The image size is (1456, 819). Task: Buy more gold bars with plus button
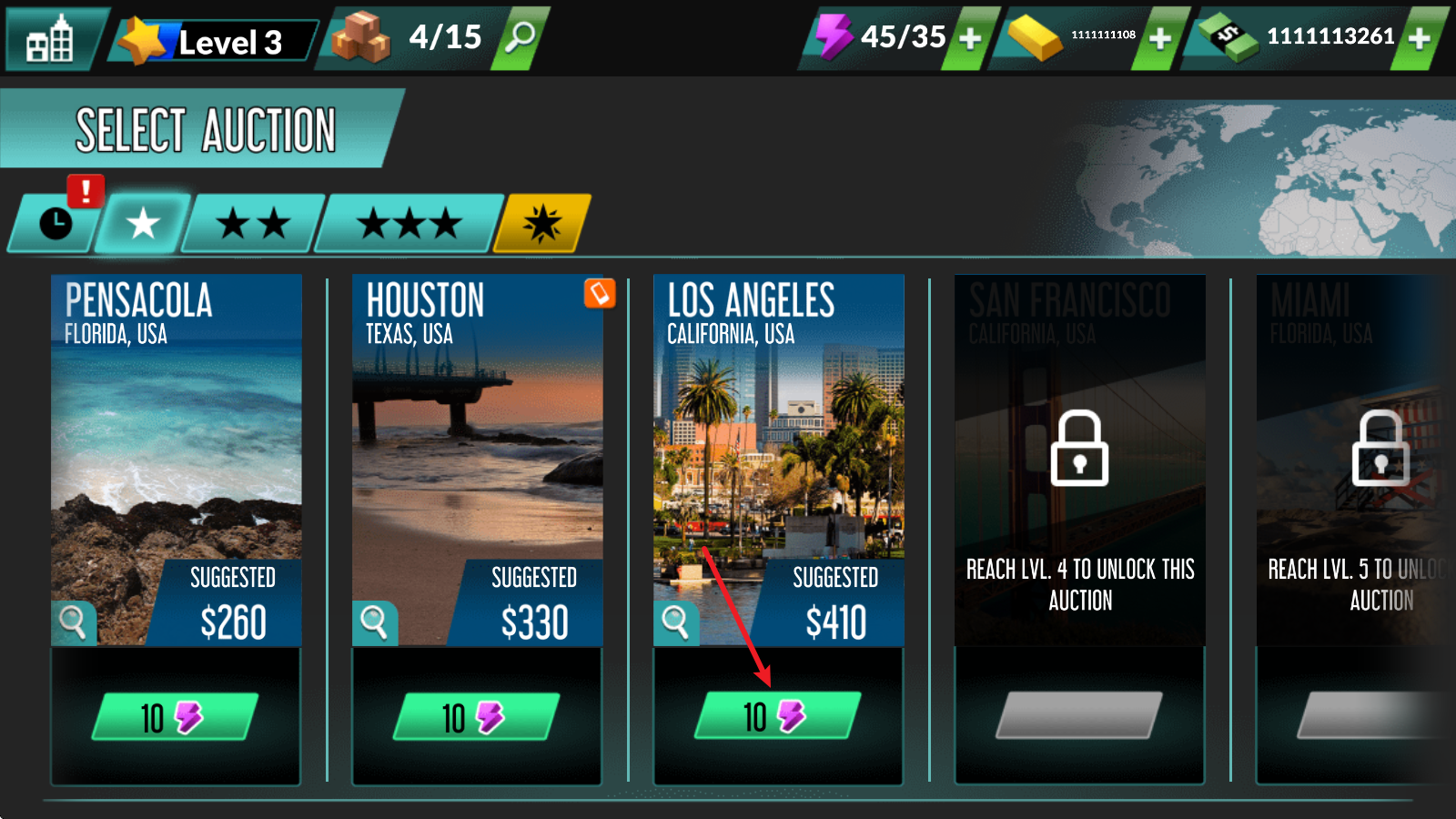[x=1159, y=38]
